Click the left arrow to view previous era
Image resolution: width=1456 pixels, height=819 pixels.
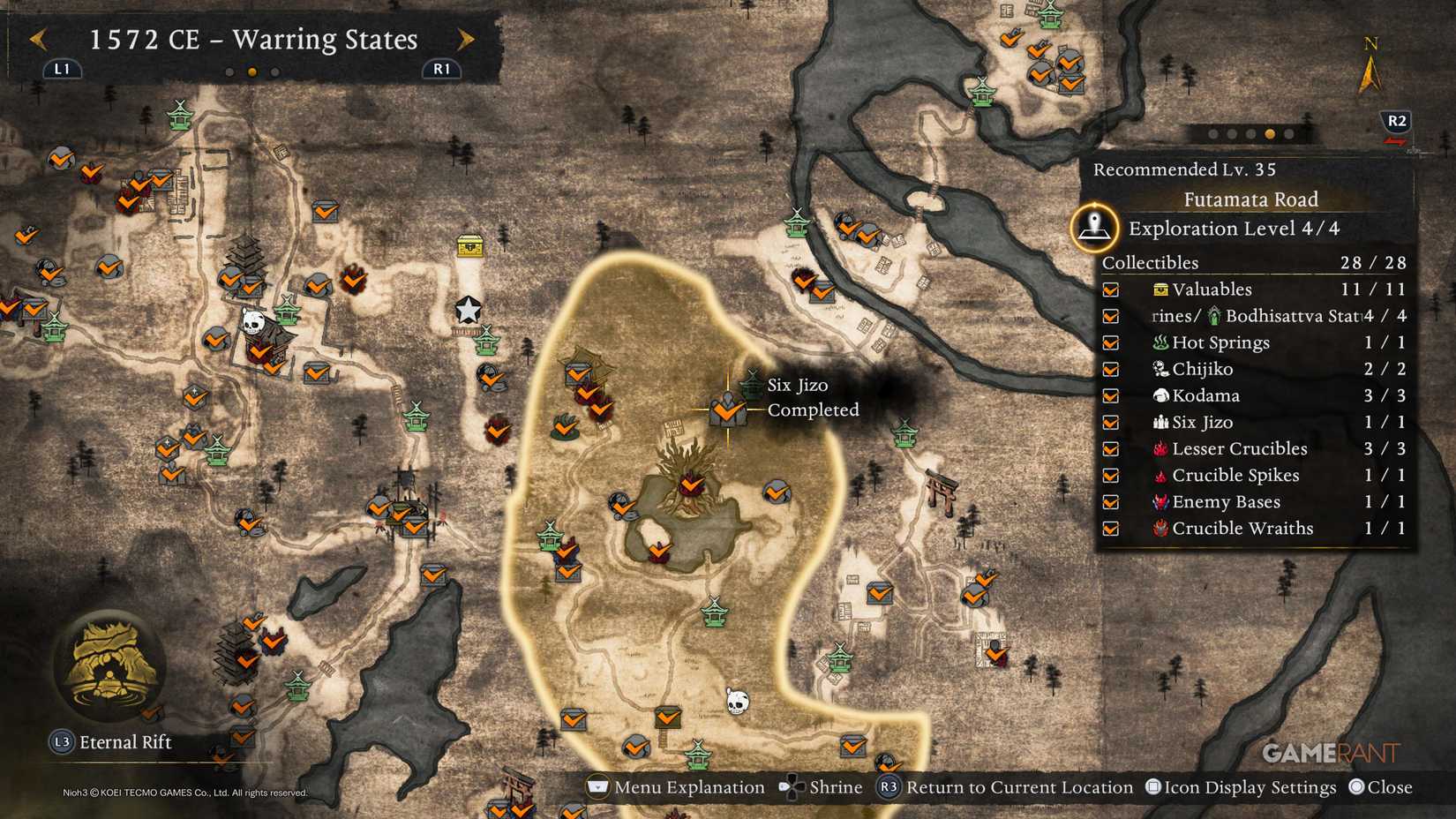click(37, 39)
